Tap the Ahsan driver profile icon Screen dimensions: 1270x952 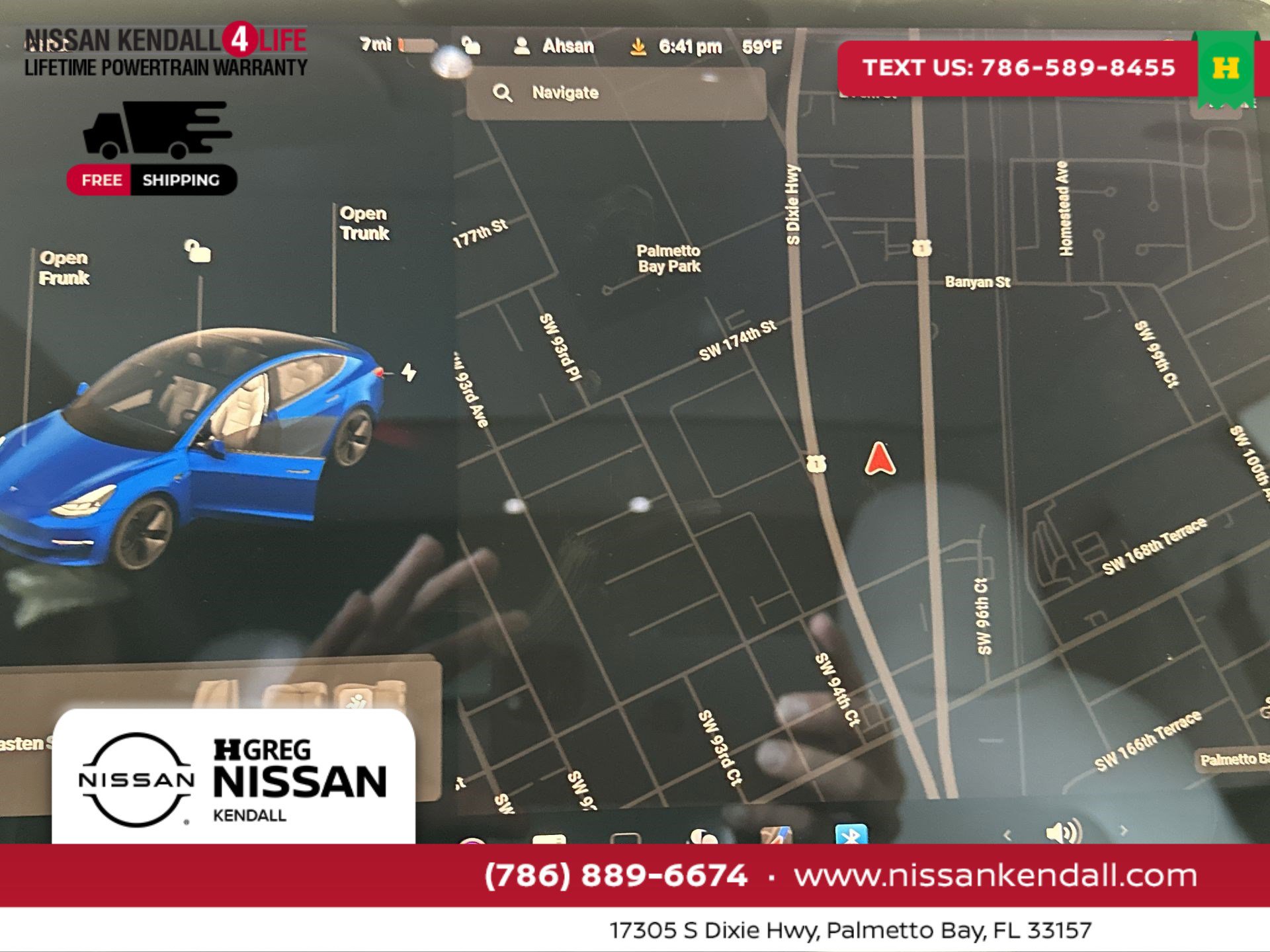tap(523, 46)
